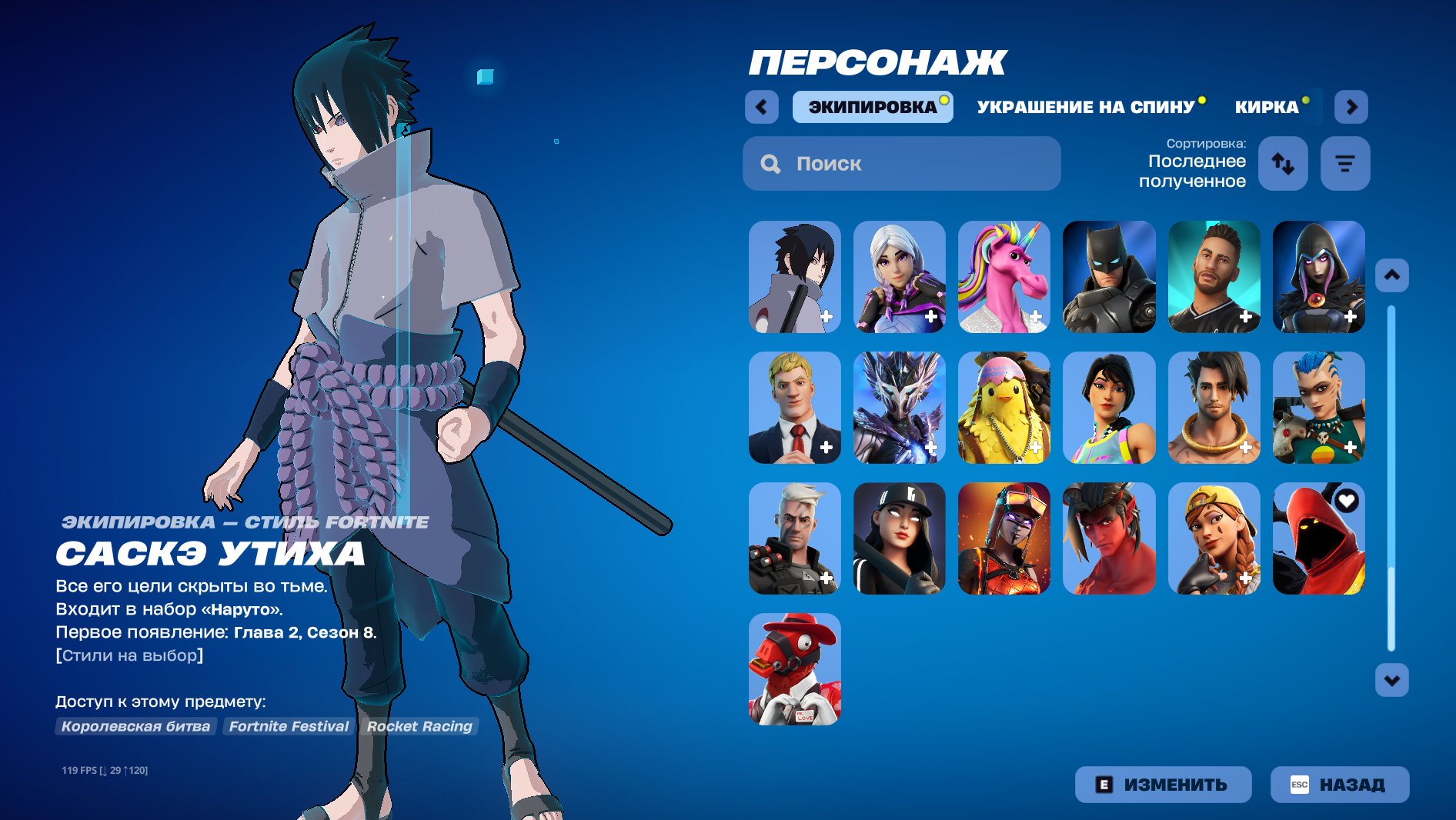
Task: Click the left category navigation arrow
Action: pyautogui.click(x=760, y=107)
